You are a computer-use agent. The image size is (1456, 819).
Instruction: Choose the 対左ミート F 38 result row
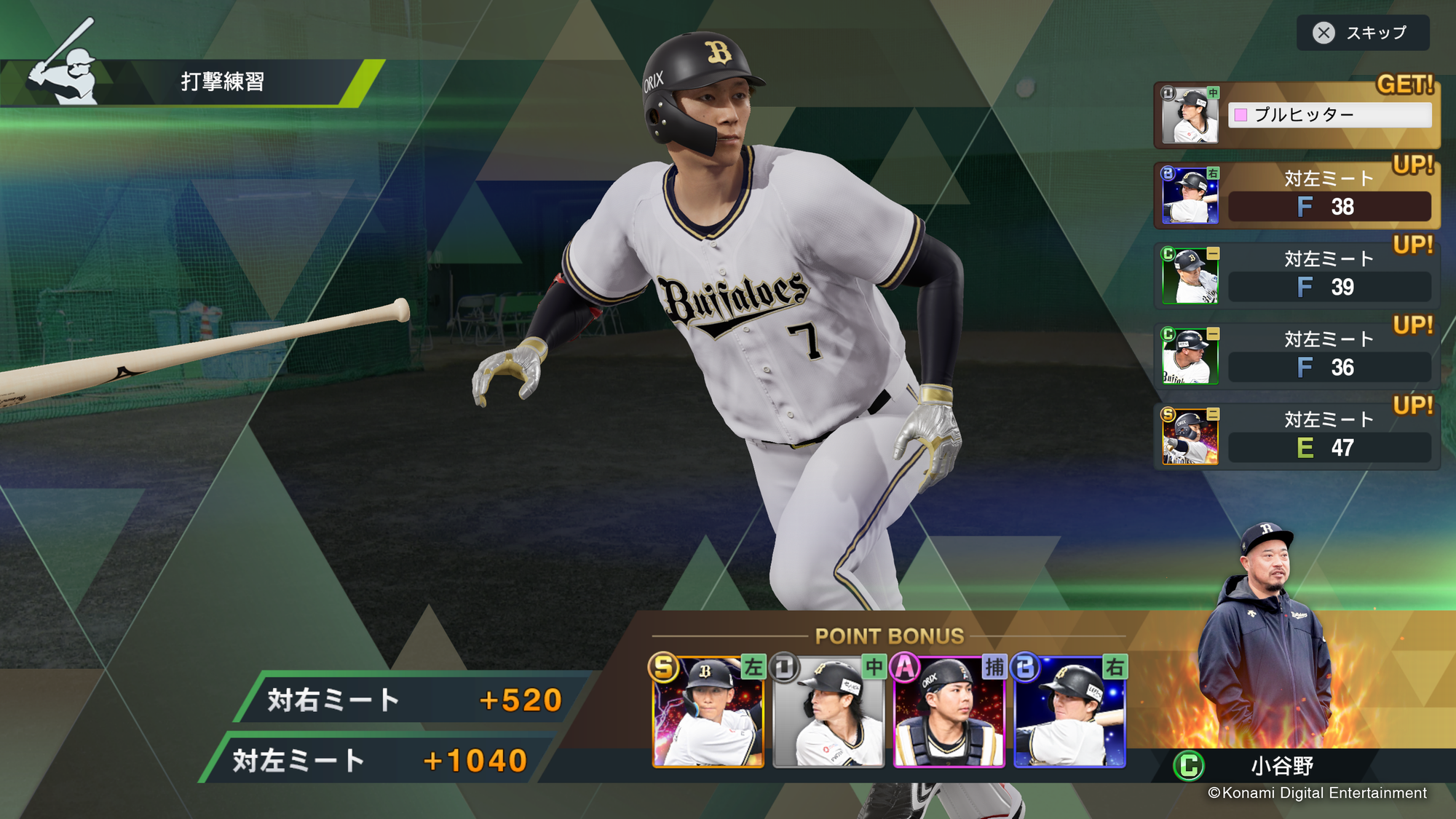click(1297, 195)
